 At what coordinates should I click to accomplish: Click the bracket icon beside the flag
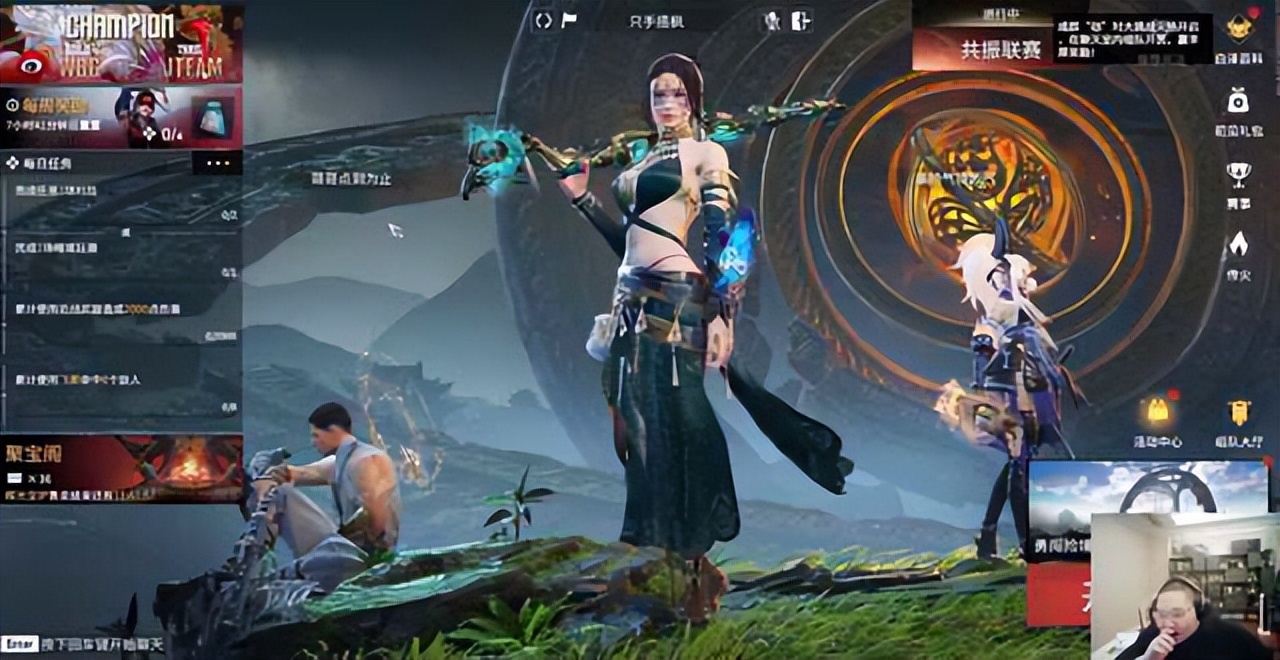tap(543, 20)
